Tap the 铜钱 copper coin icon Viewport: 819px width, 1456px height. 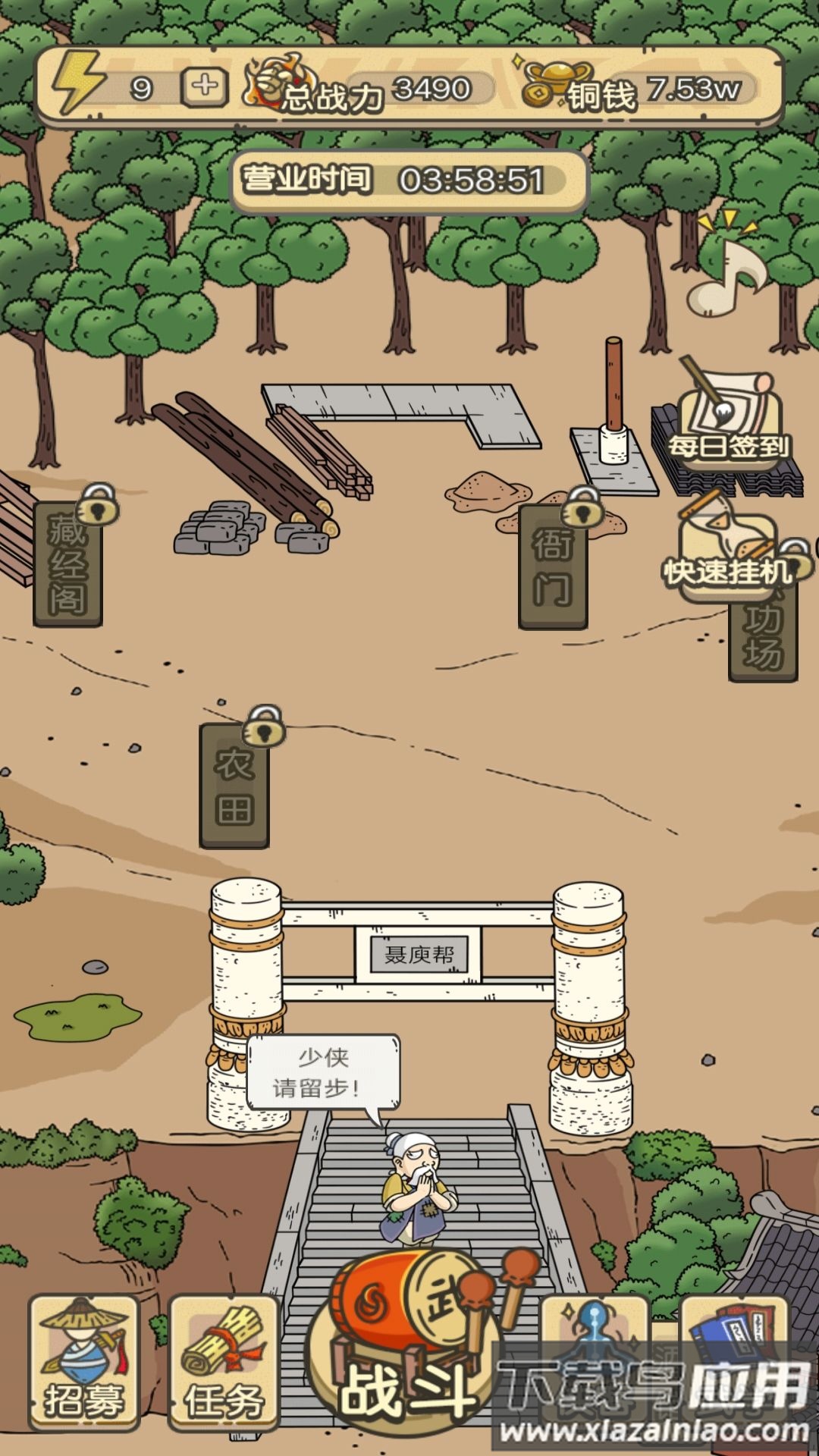(548, 85)
